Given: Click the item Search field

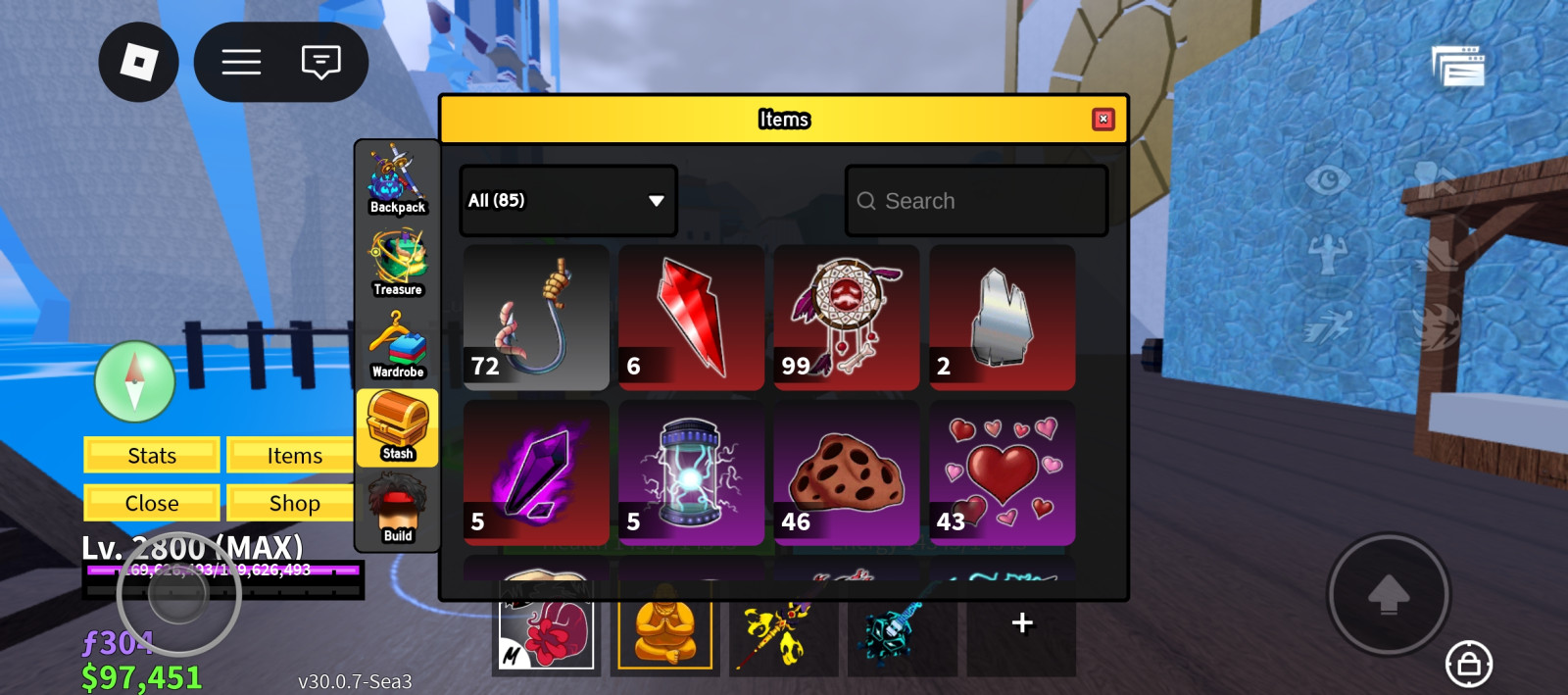Looking at the screenshot, I should [976, 201].
